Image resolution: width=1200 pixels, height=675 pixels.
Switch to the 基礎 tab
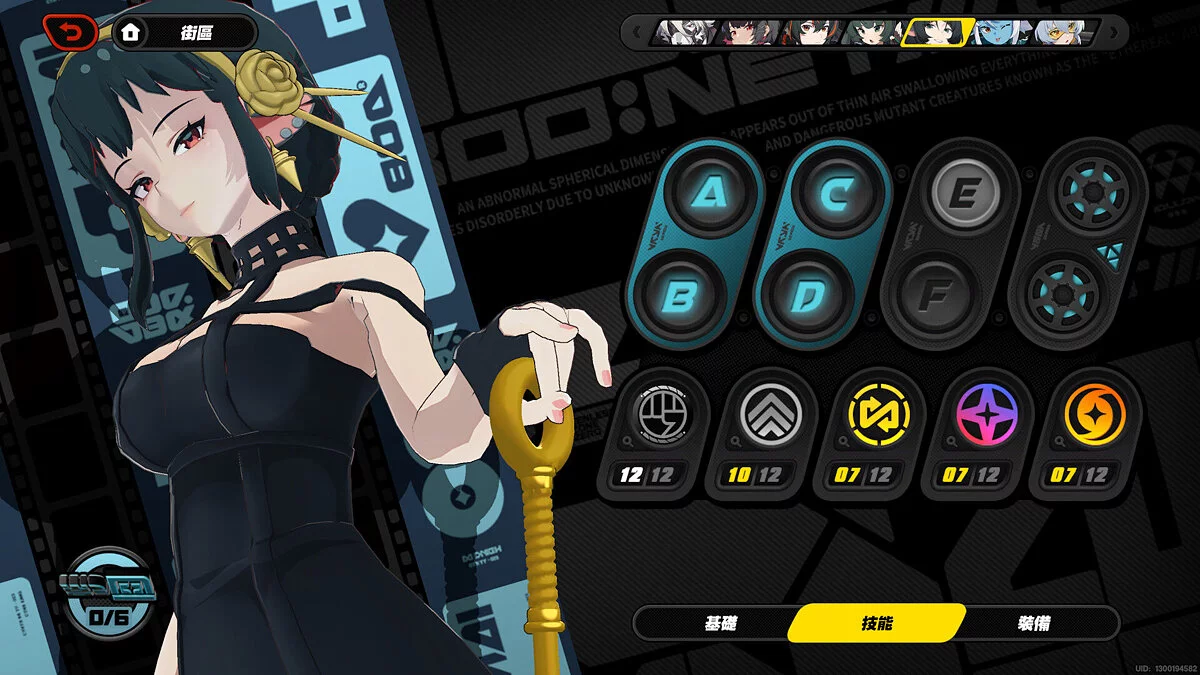(721, 623)
